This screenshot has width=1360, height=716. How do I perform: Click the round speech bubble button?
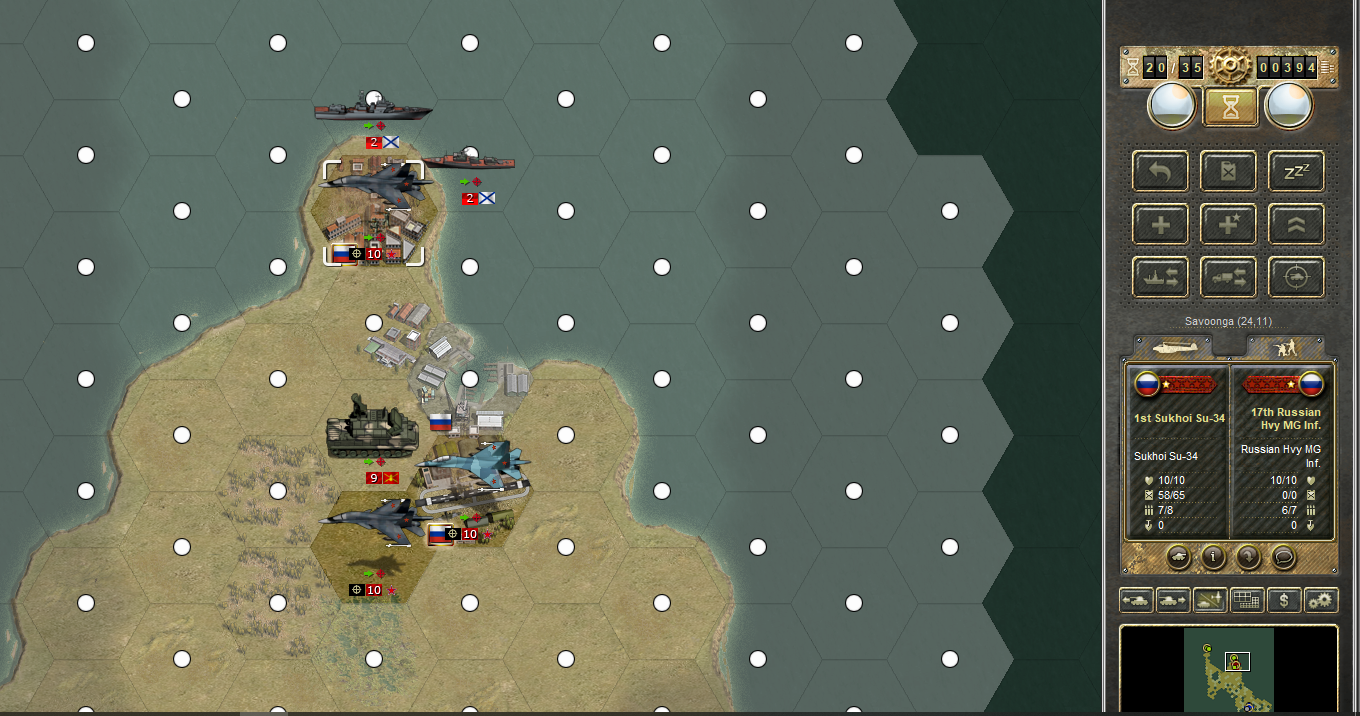coord(1283,556)
